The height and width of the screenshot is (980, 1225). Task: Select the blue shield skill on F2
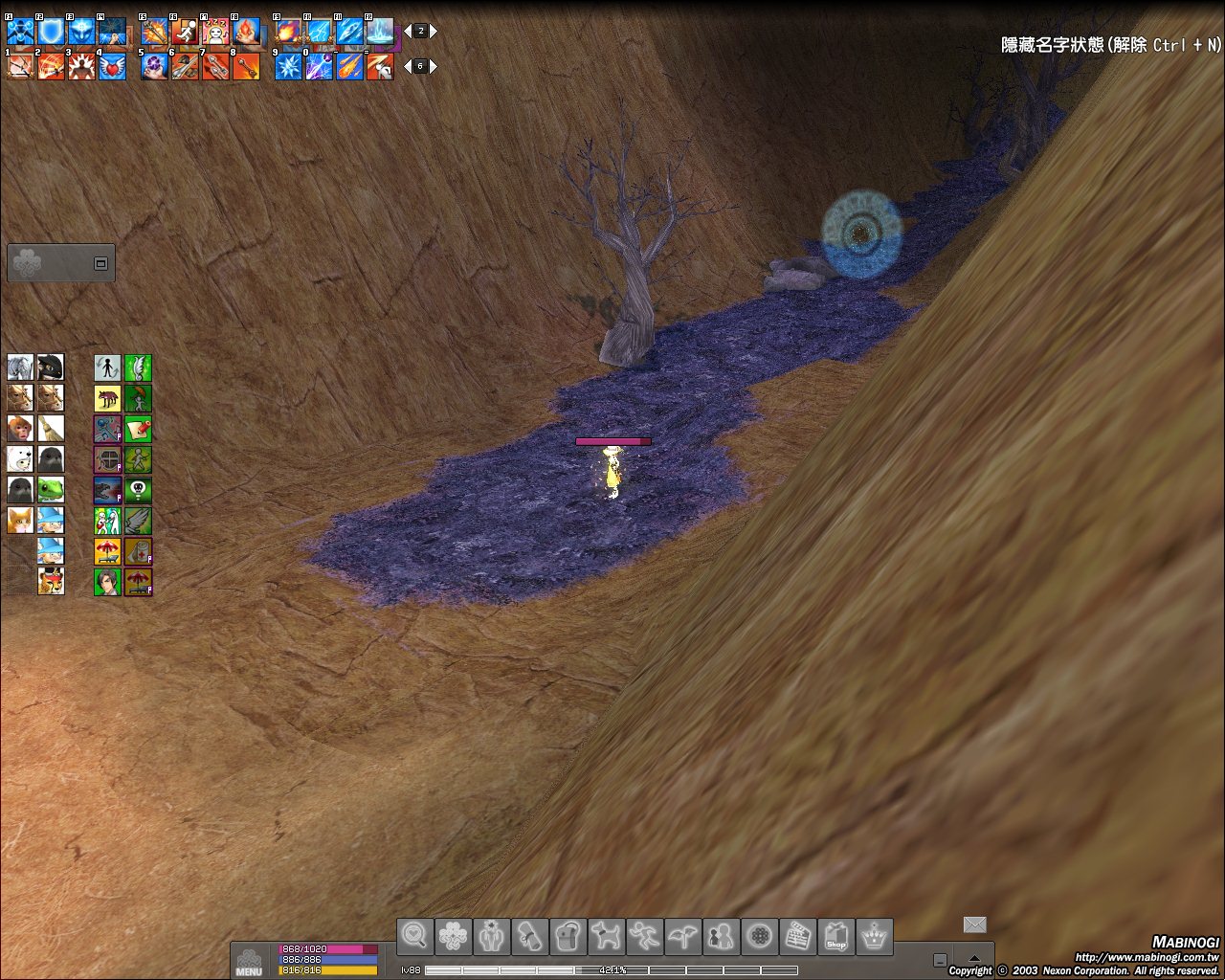51,33
